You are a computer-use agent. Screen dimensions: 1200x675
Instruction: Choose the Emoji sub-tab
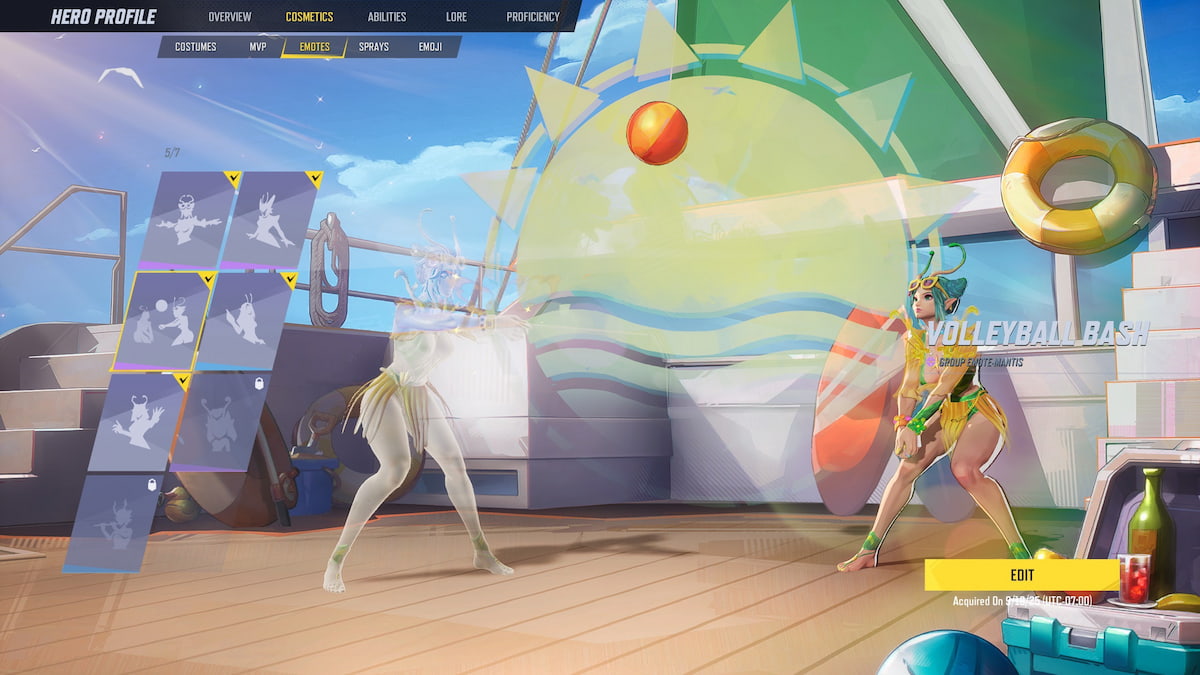coord(431,47)
